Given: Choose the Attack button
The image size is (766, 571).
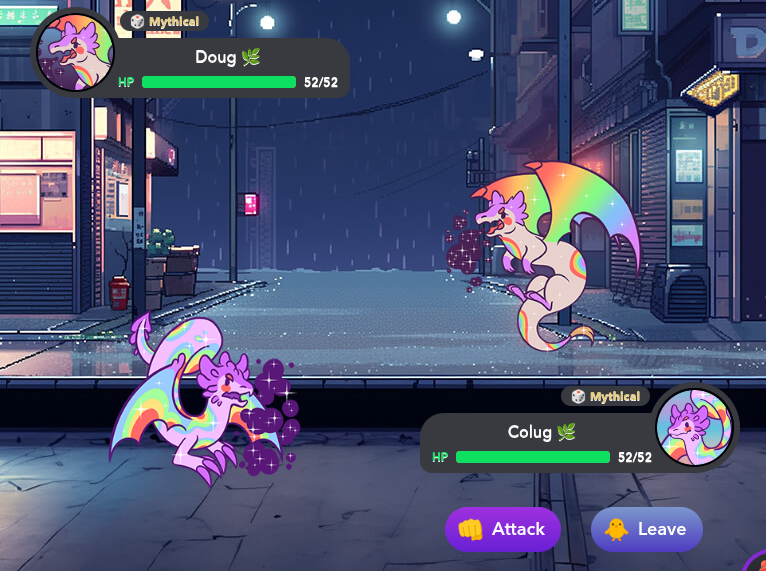Looking at the screenshot, I should (502, 529).
